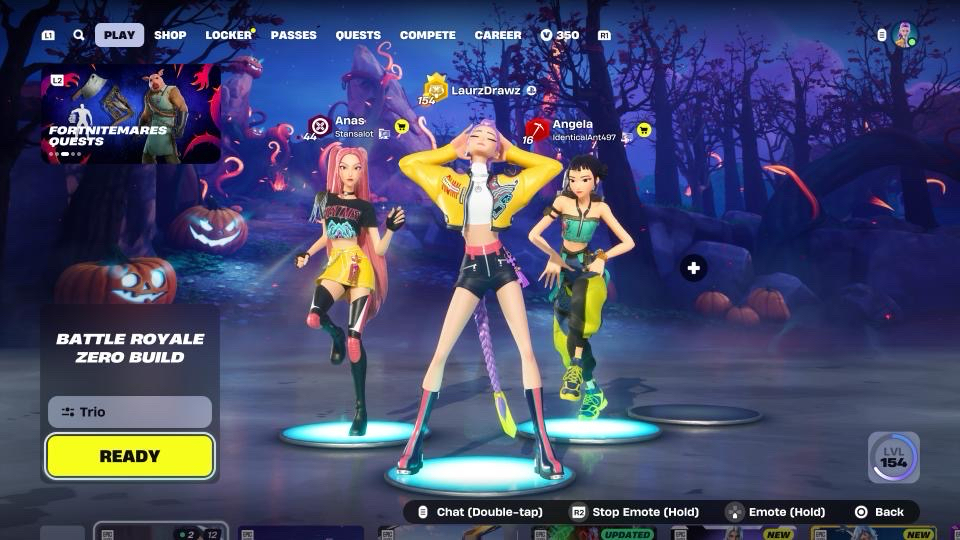
Task: Go to the Passes tab
Action: coord(293,35)
